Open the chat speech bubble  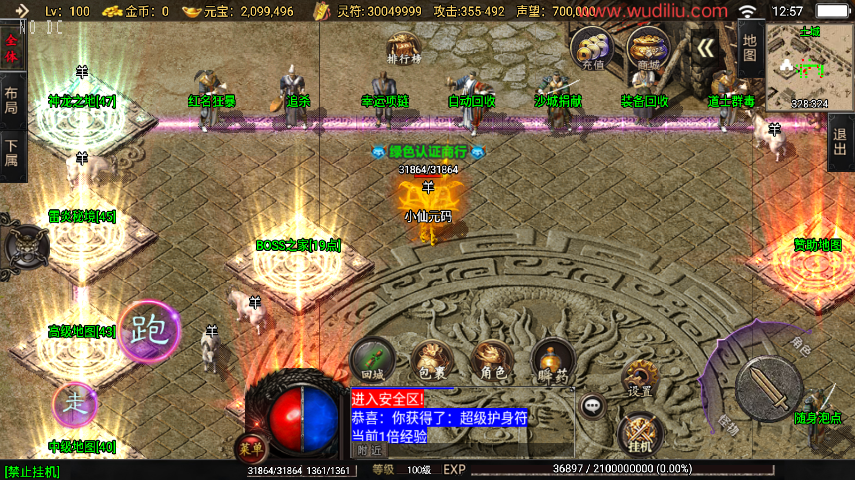click(x=594, y=405)
